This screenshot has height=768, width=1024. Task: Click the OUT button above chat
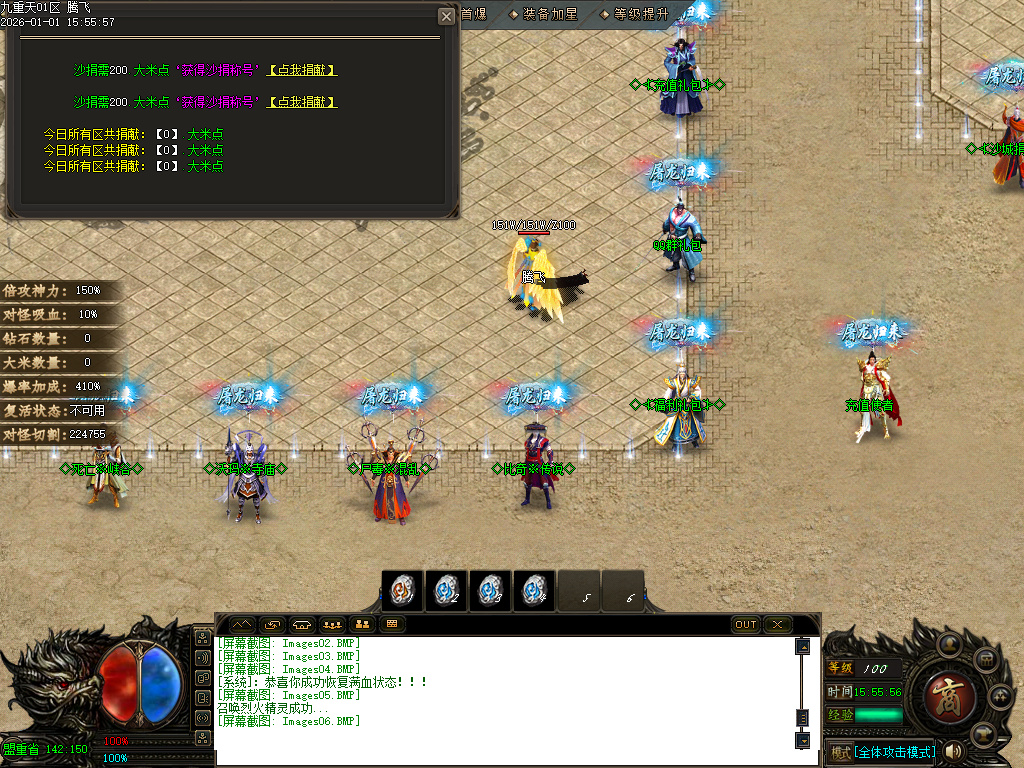coord(746,625)
